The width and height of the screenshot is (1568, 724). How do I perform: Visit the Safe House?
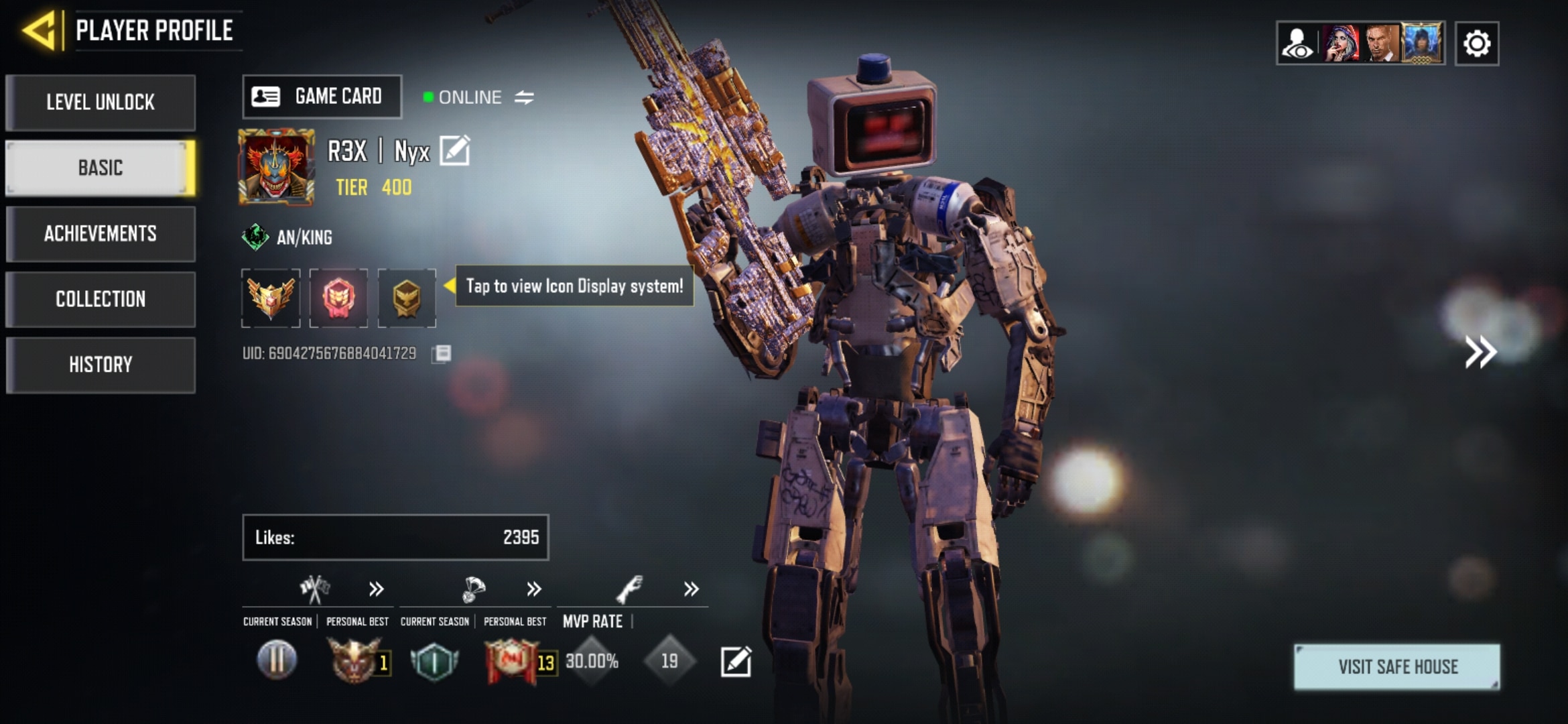tap(1397, 666)
